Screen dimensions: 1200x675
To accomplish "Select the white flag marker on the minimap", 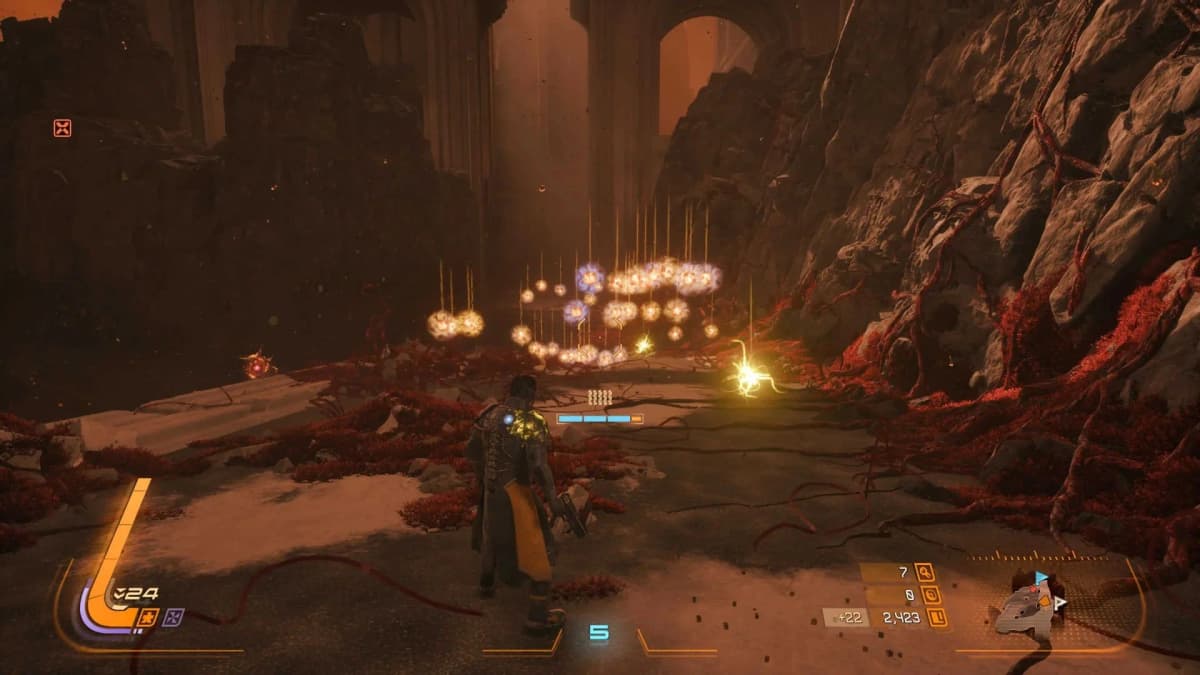I will click(1059, 602).
